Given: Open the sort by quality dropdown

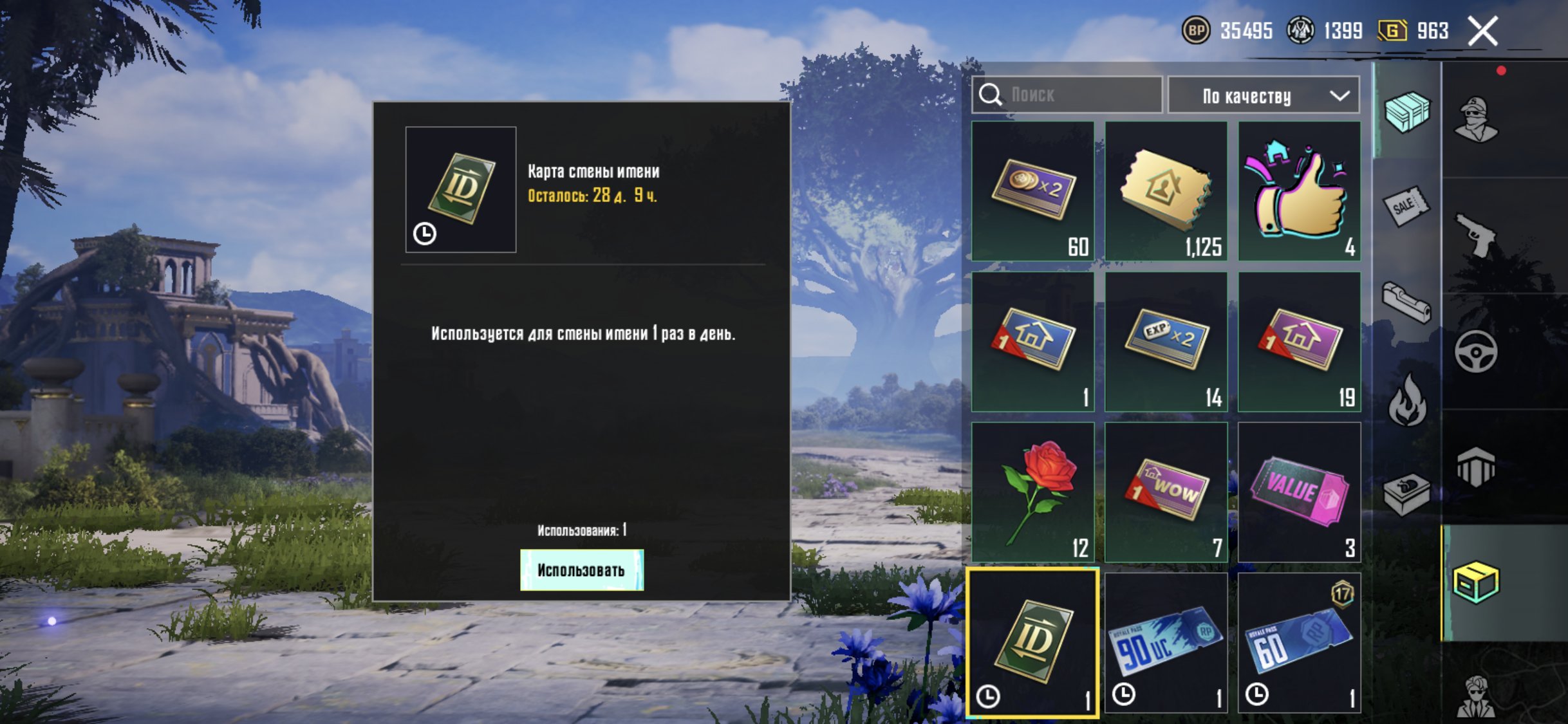Looking at the screenshot, I should [x=1263, y=95].
